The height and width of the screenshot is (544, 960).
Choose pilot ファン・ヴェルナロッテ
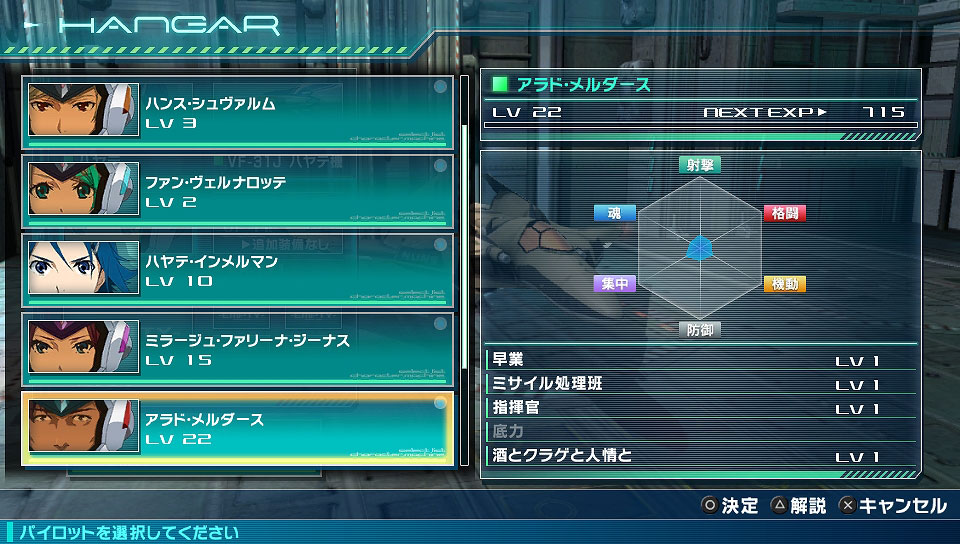[238, 191]
